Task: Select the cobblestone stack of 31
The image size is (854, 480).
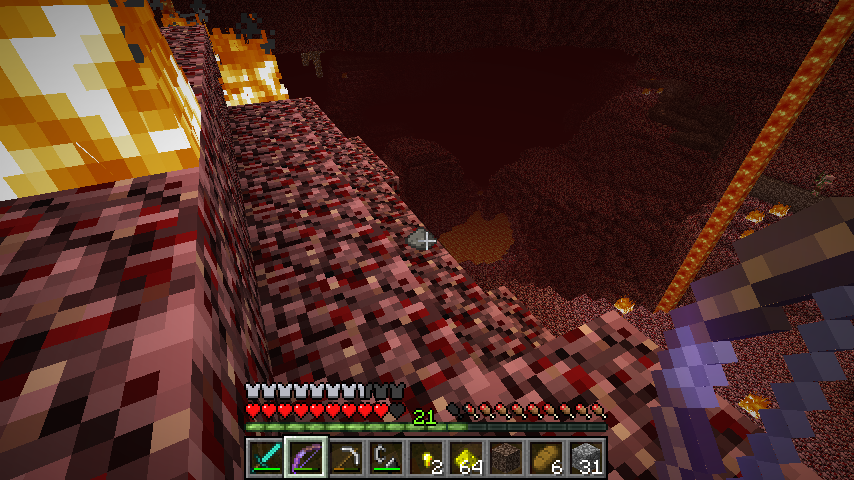Action: pyautogui.click(x=586, y=458)
